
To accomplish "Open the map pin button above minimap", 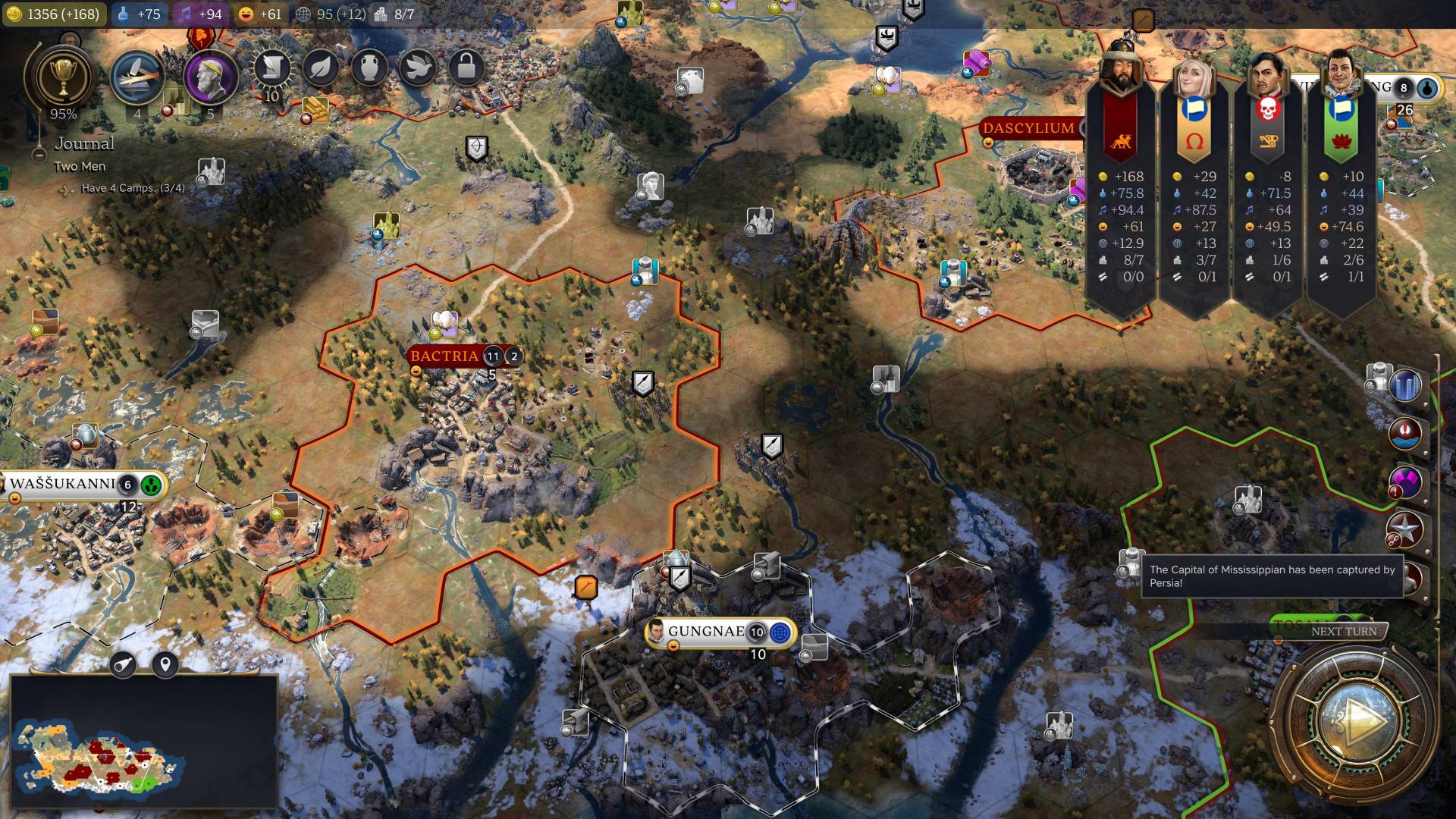I will (165, 665).
